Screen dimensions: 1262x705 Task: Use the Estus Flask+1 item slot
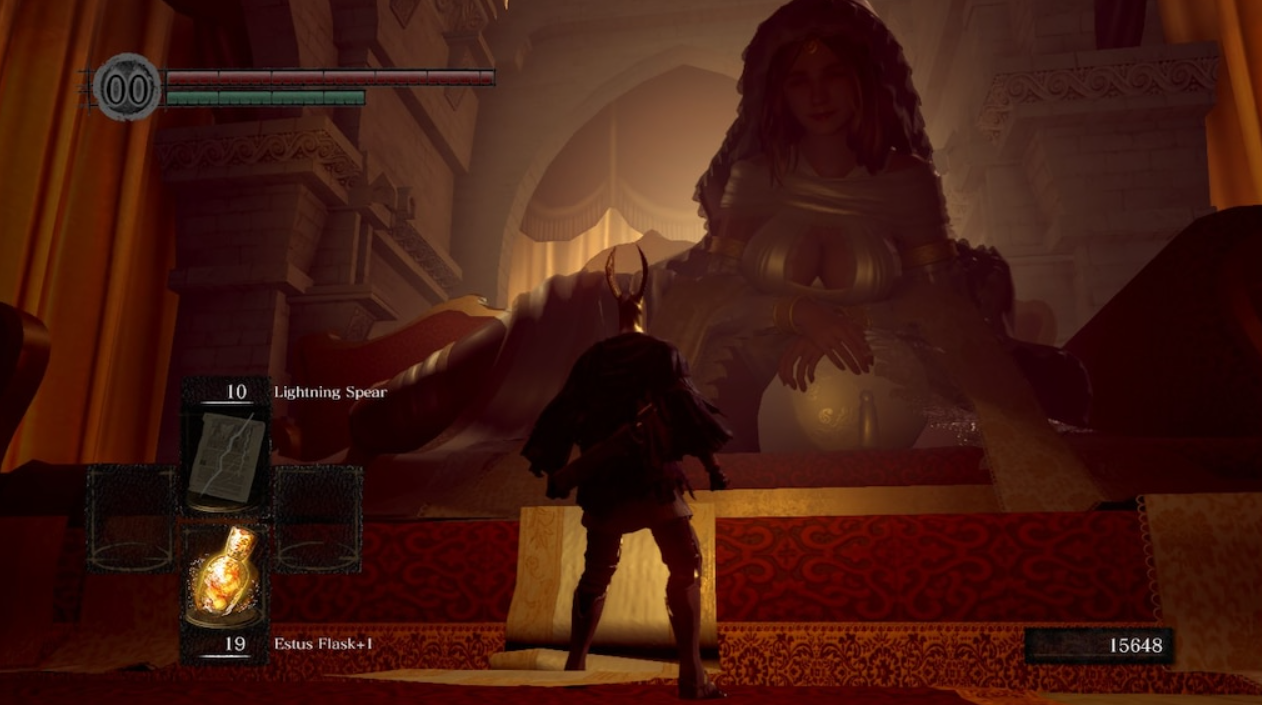(226, 579)
